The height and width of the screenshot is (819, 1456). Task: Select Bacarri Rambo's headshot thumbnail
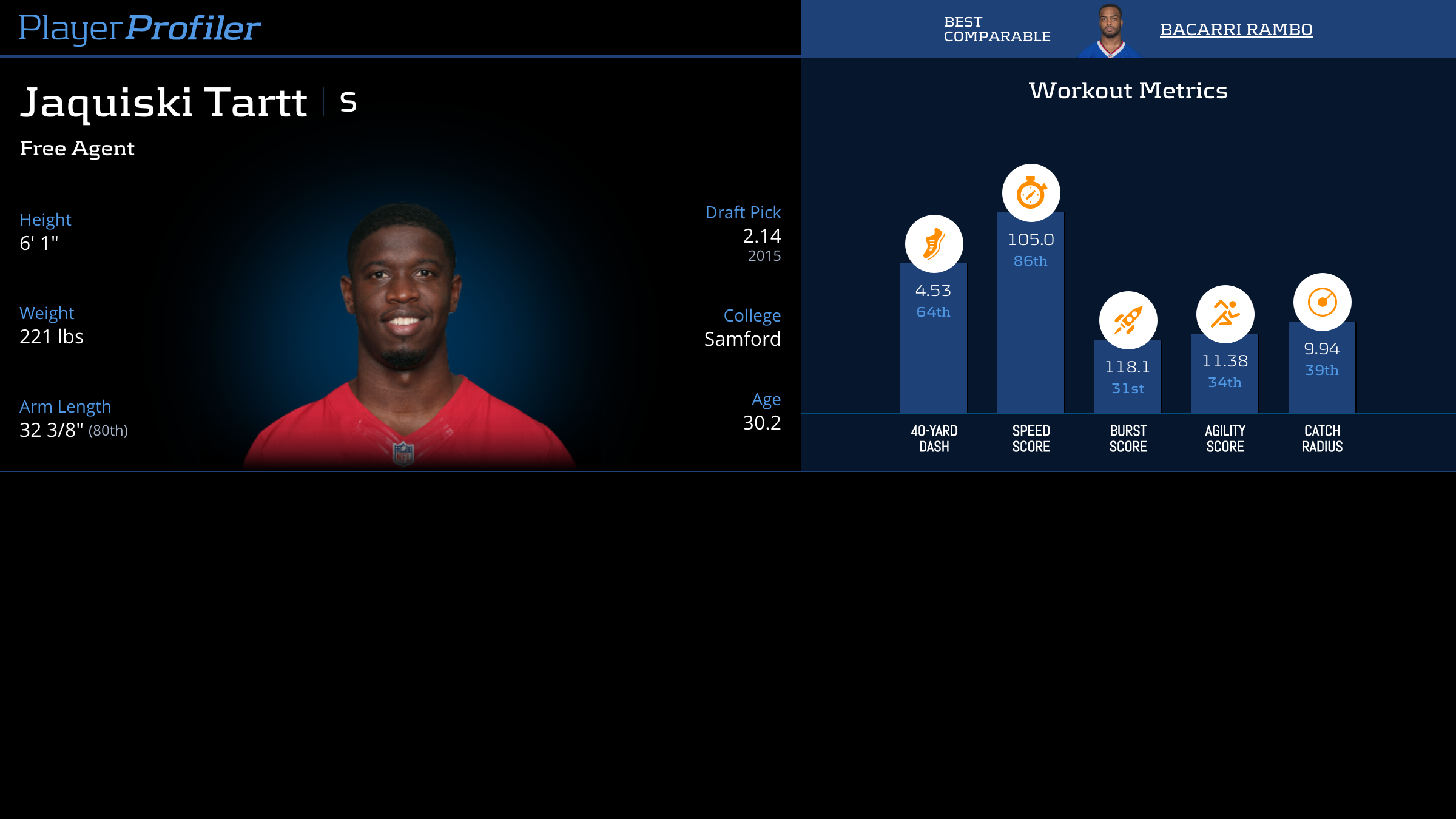tap(1110, 32)
